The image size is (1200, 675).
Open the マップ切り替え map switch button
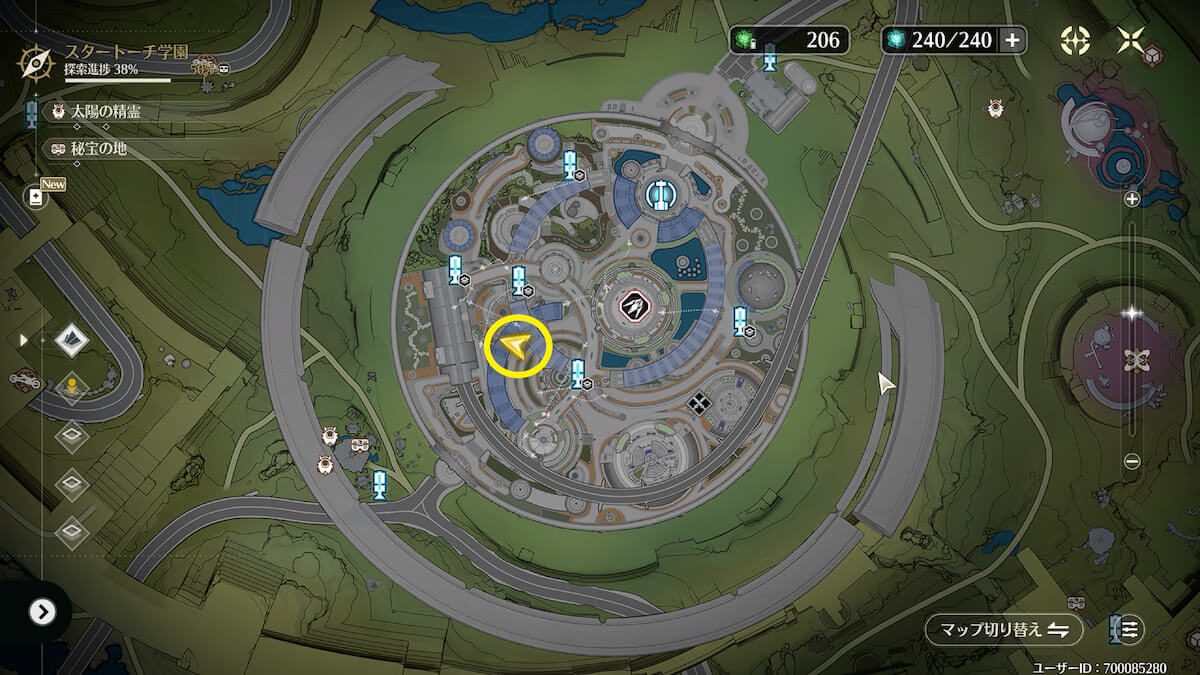(1003, 630)
